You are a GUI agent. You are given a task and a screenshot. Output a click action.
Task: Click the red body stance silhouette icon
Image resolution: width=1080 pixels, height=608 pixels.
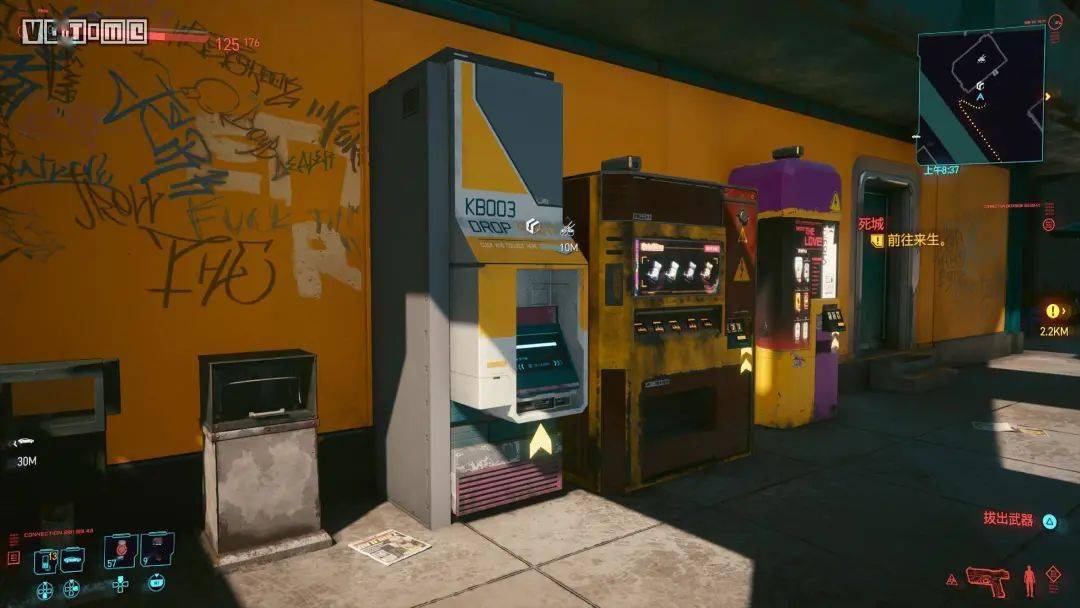pyautogui.click(x=1028, y=580)
